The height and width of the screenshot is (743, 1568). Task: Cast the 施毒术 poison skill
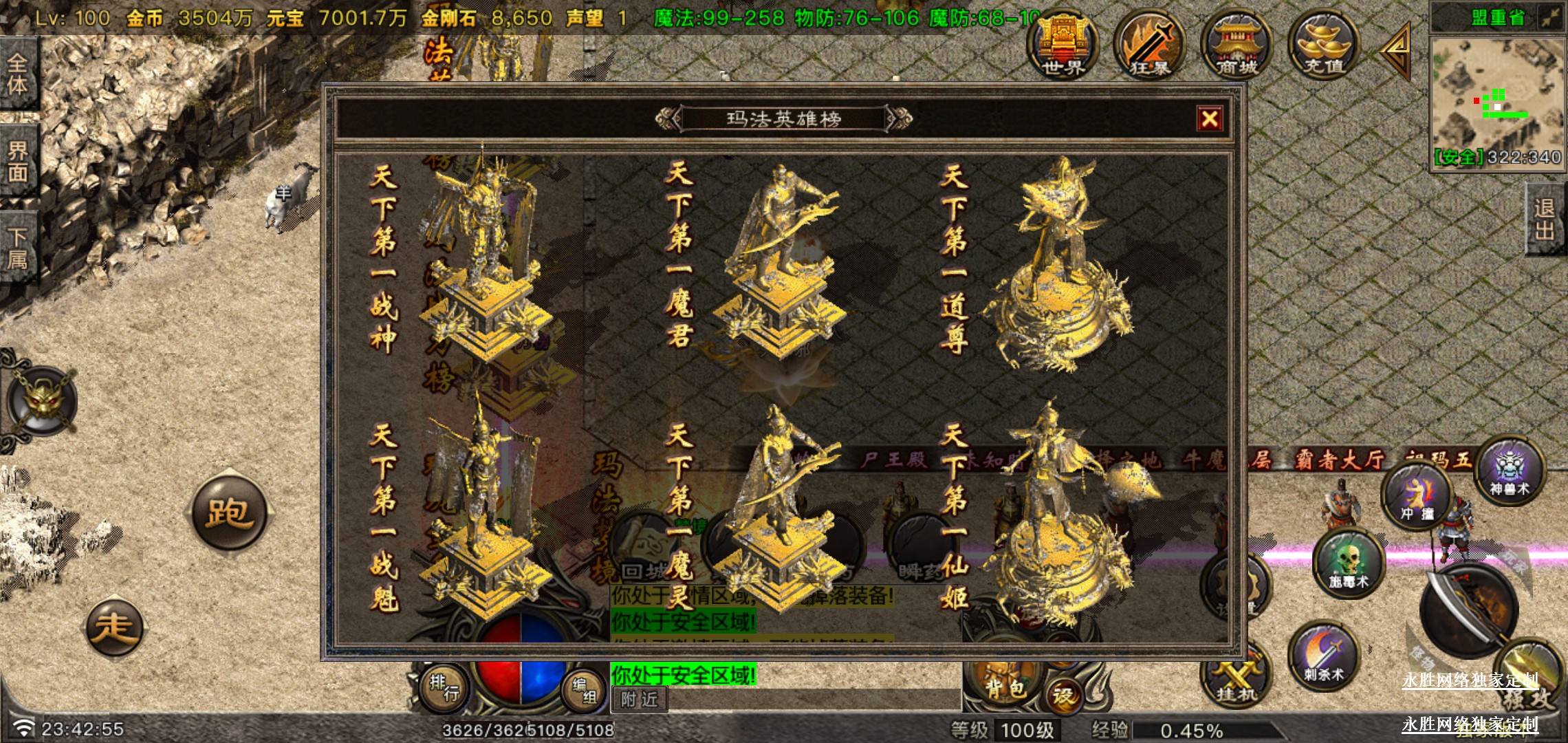point(1348,563)
